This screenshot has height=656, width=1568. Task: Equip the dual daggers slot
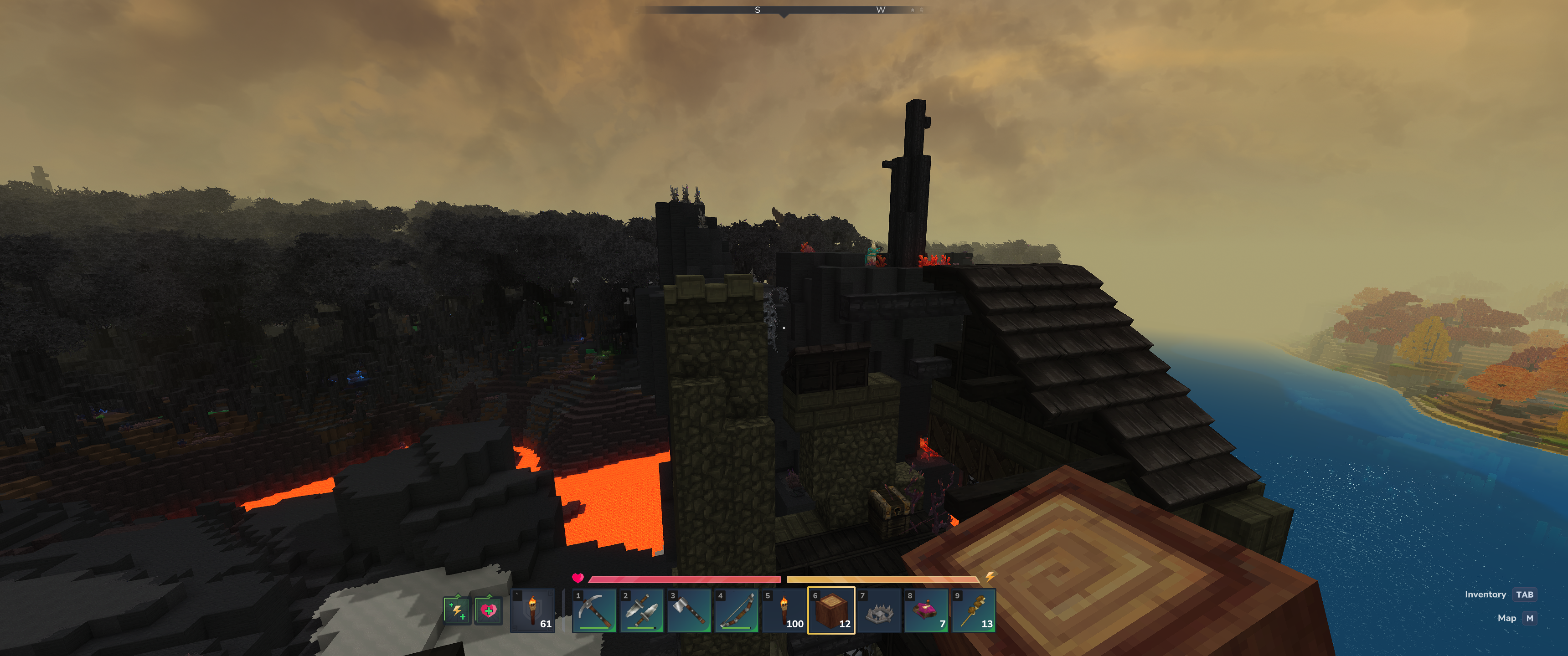click(642, 610)
